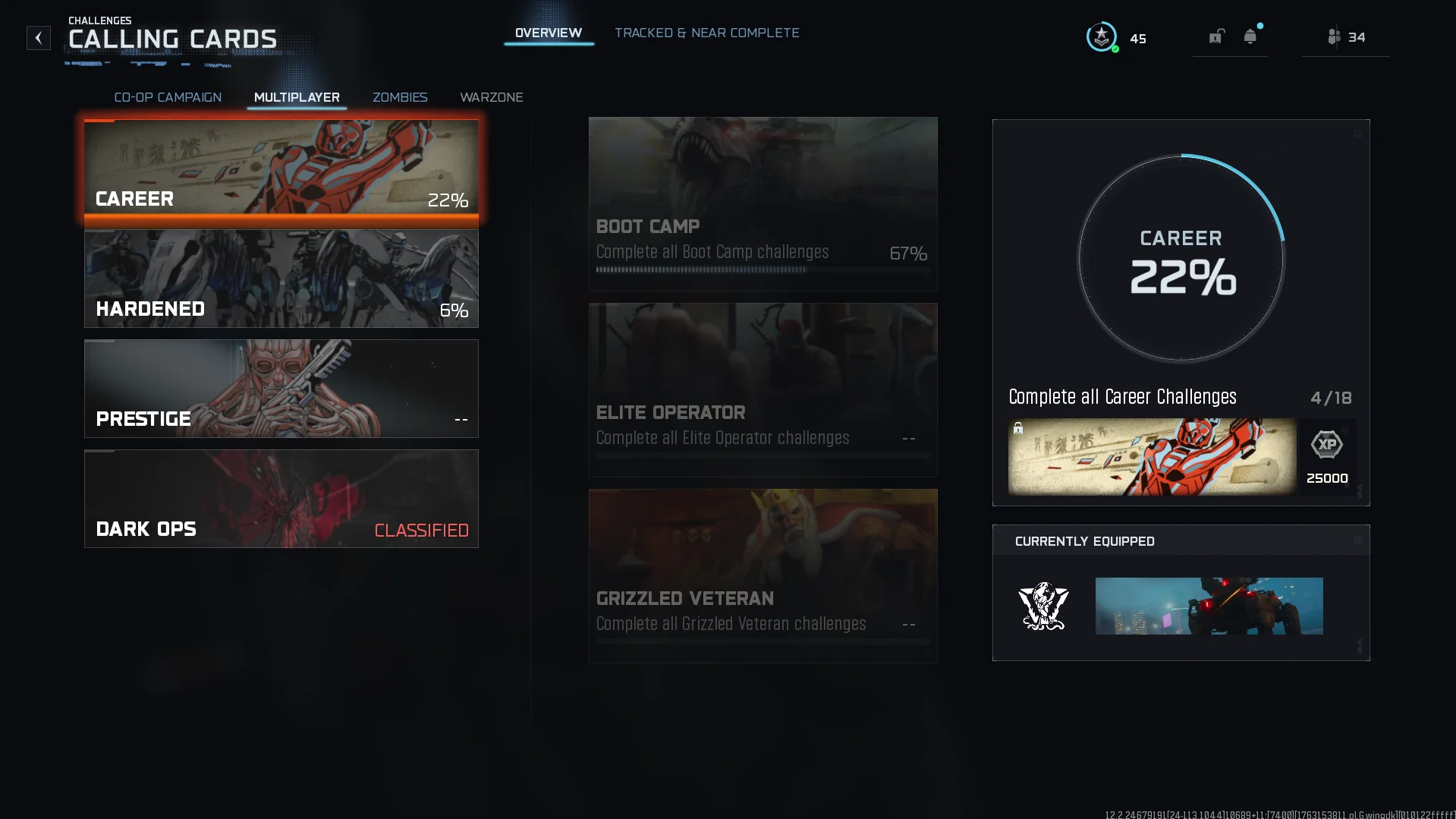Click the player rank level icon

click(1102, 37)
